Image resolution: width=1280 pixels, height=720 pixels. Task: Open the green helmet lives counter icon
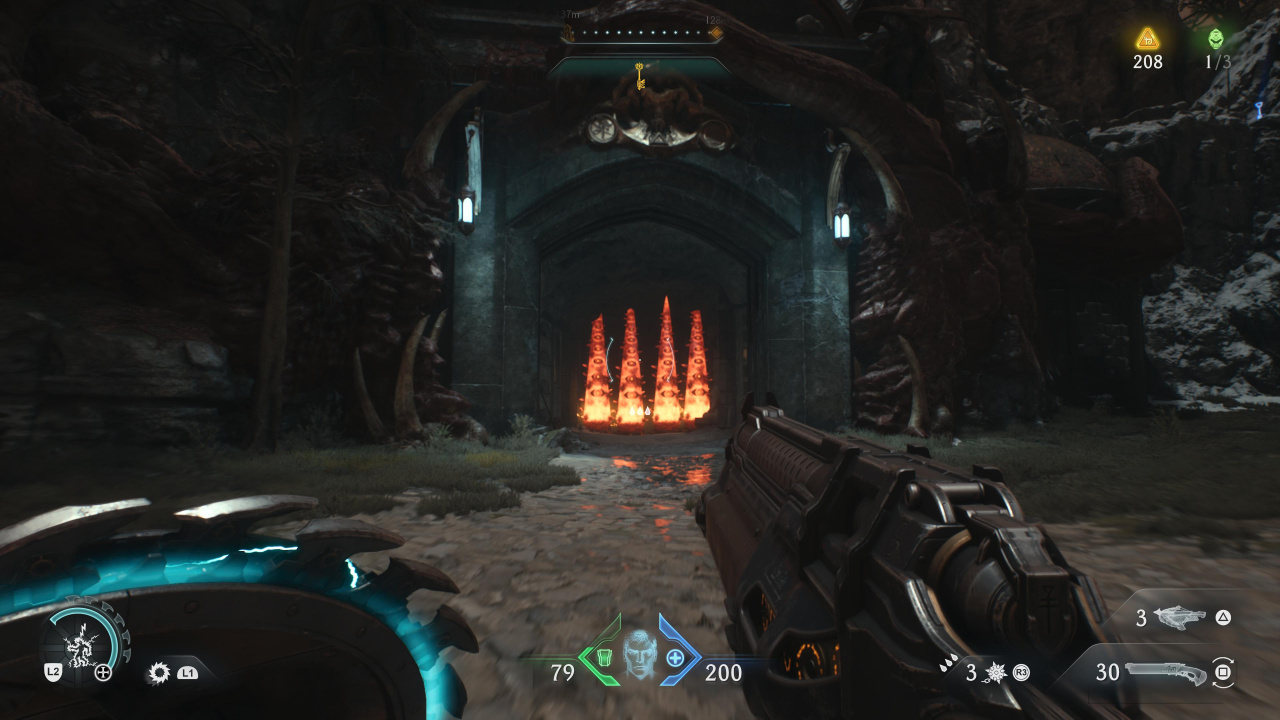pyautogui.click(x=1216, y=39)
